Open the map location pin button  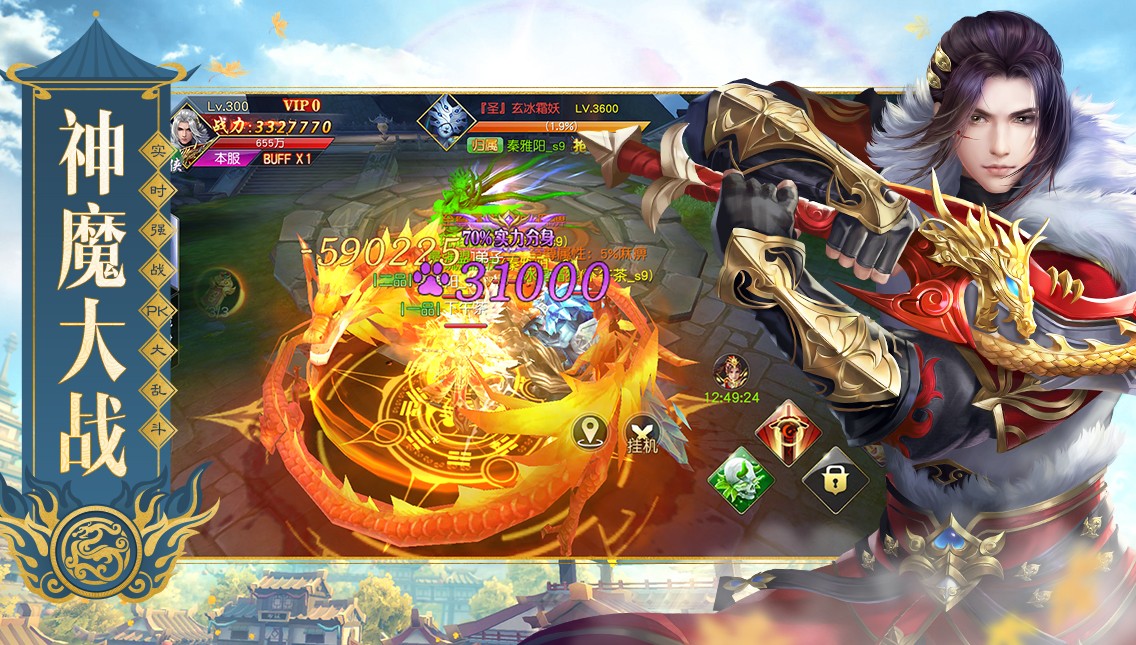(x=592, y=432)
